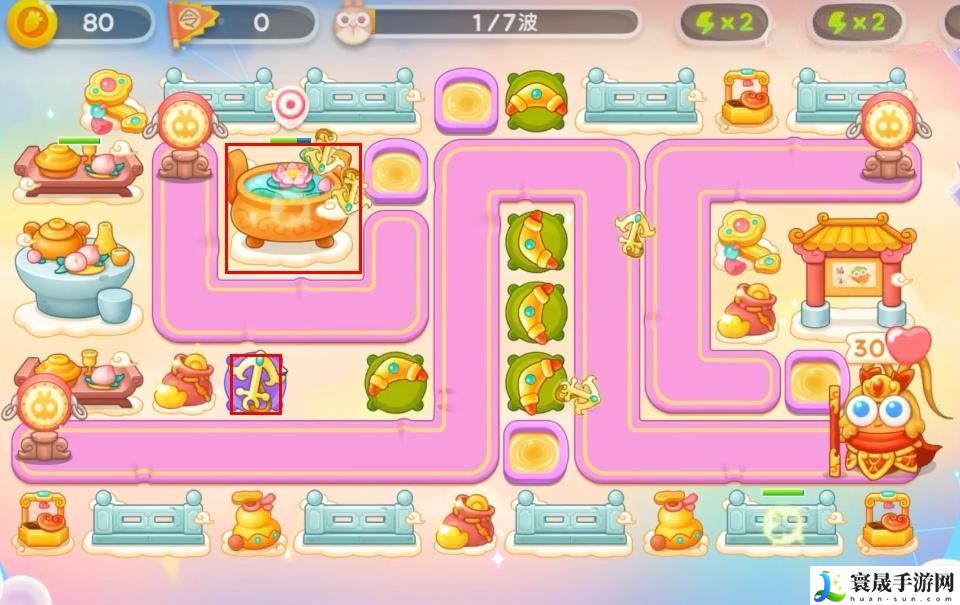Toggle the ⚡×2 speed button beside the wave counter

click(725, 23)
